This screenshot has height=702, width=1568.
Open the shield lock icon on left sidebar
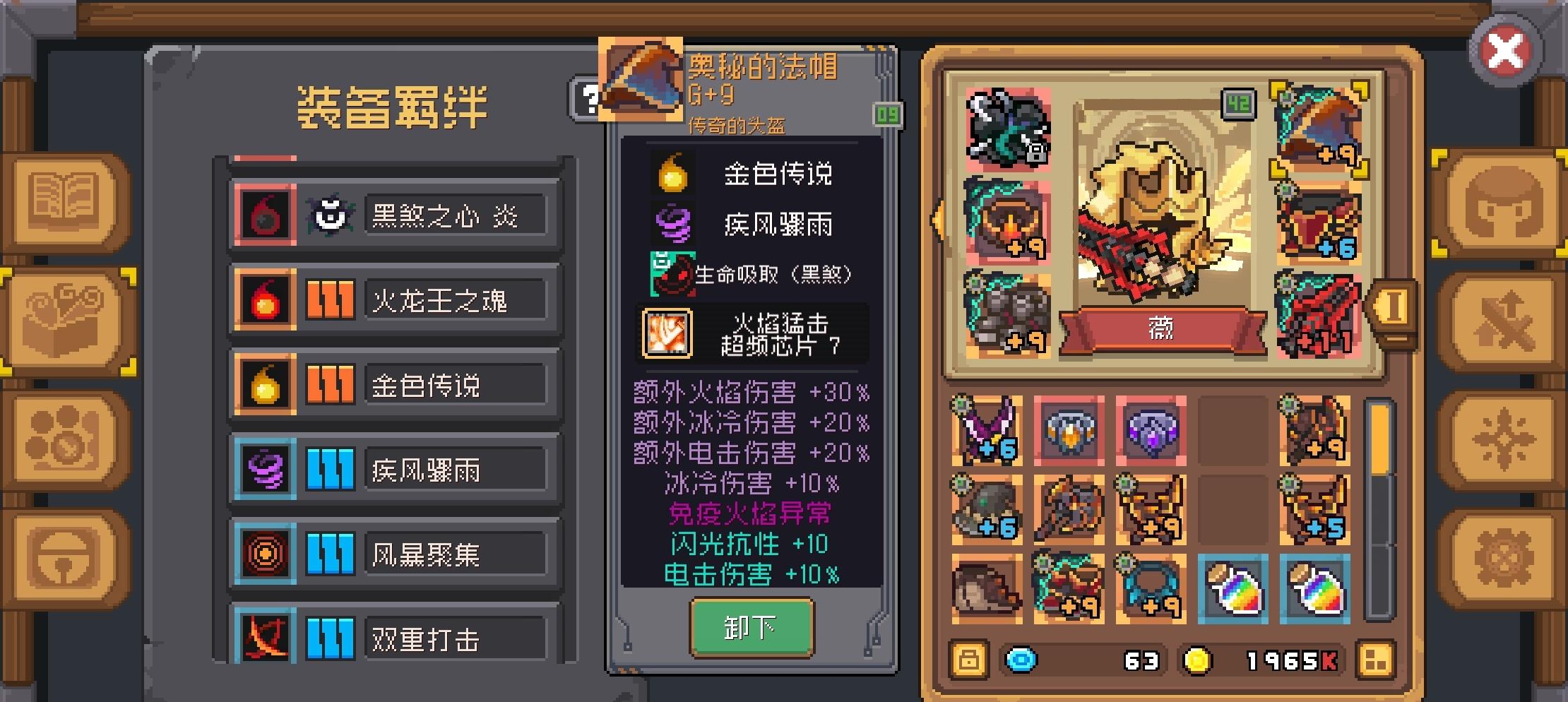64,558
